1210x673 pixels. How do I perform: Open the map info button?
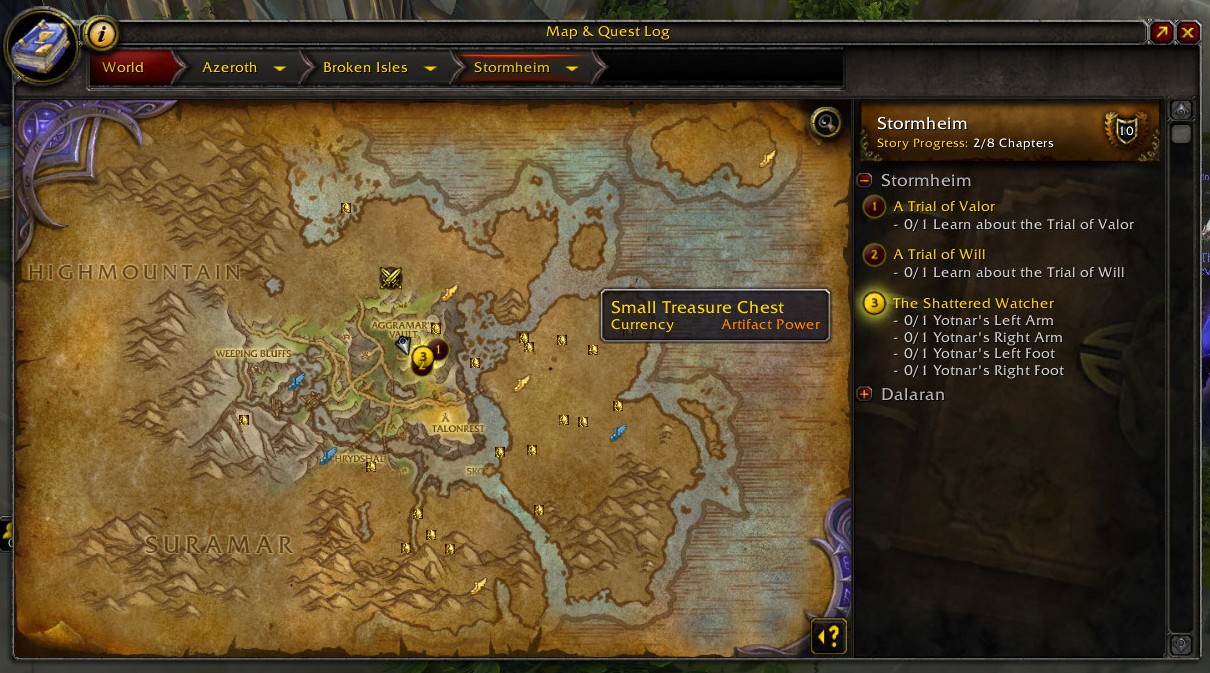click(101, 33)
